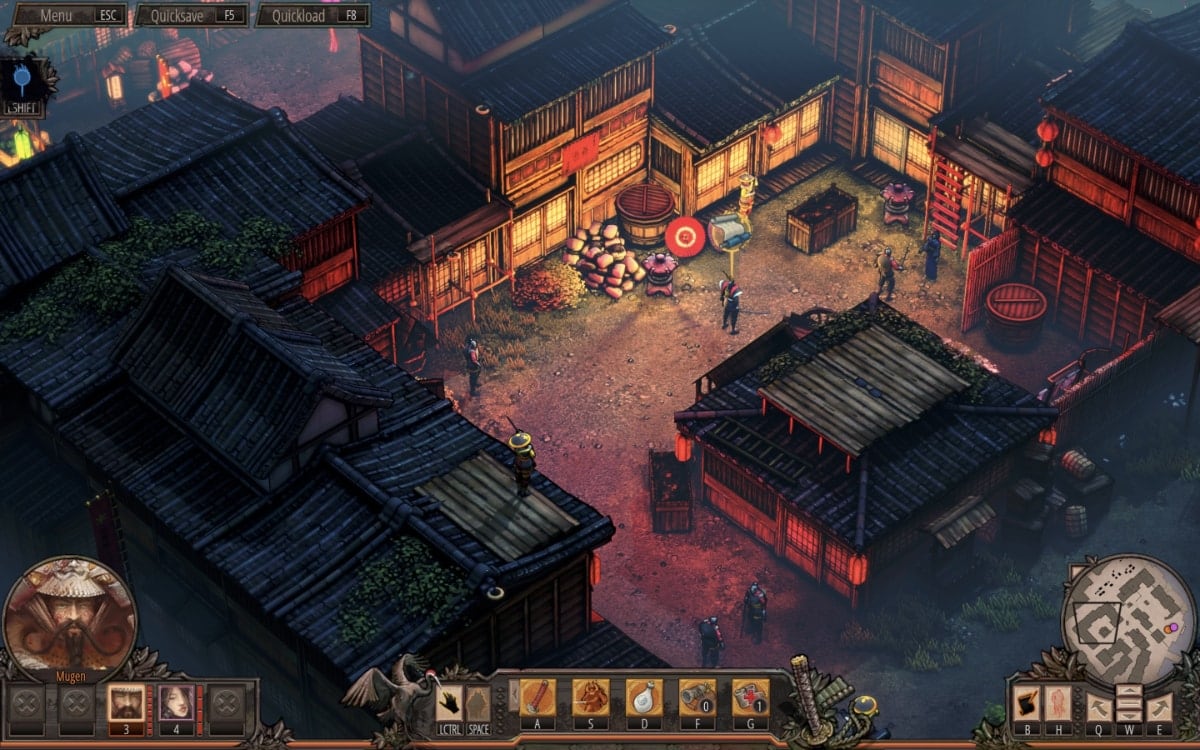Select the hand cannon skill icon
The width and height of the screenshot is (1200, 750).
pyautogui.click(x=697, y=697)
